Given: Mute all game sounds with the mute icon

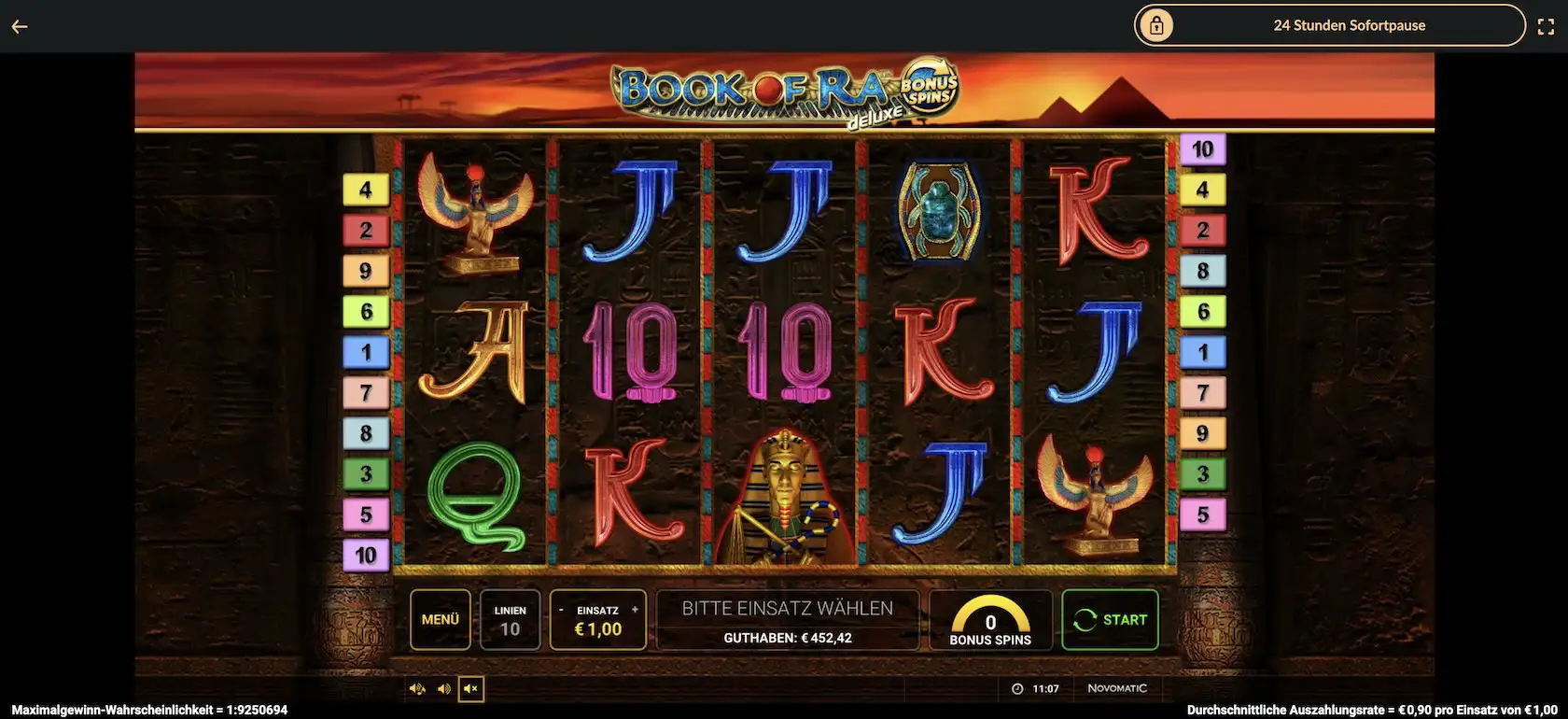Looking at the screenshot, I should (x=471, y=688).
